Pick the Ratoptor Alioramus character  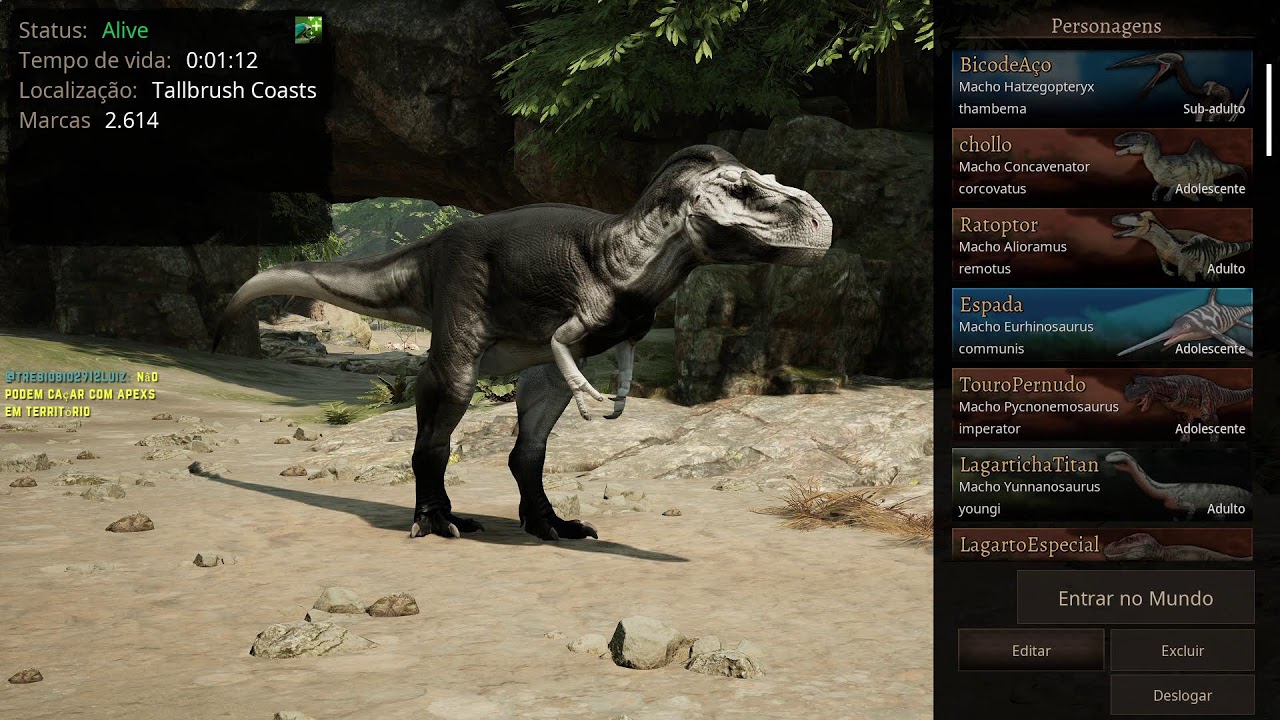[1102, 246]
